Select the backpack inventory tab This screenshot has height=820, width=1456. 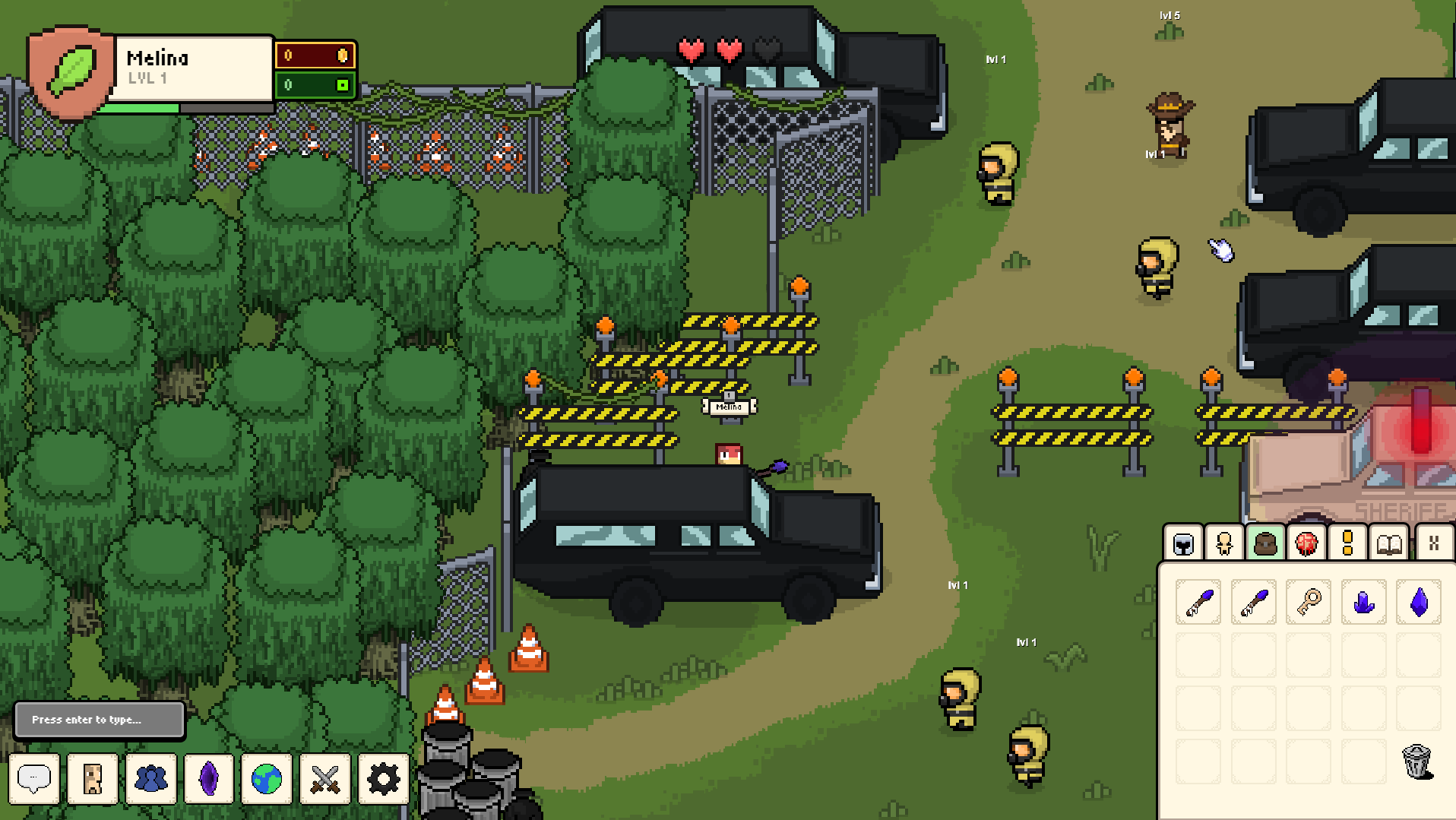point(1265,543)
